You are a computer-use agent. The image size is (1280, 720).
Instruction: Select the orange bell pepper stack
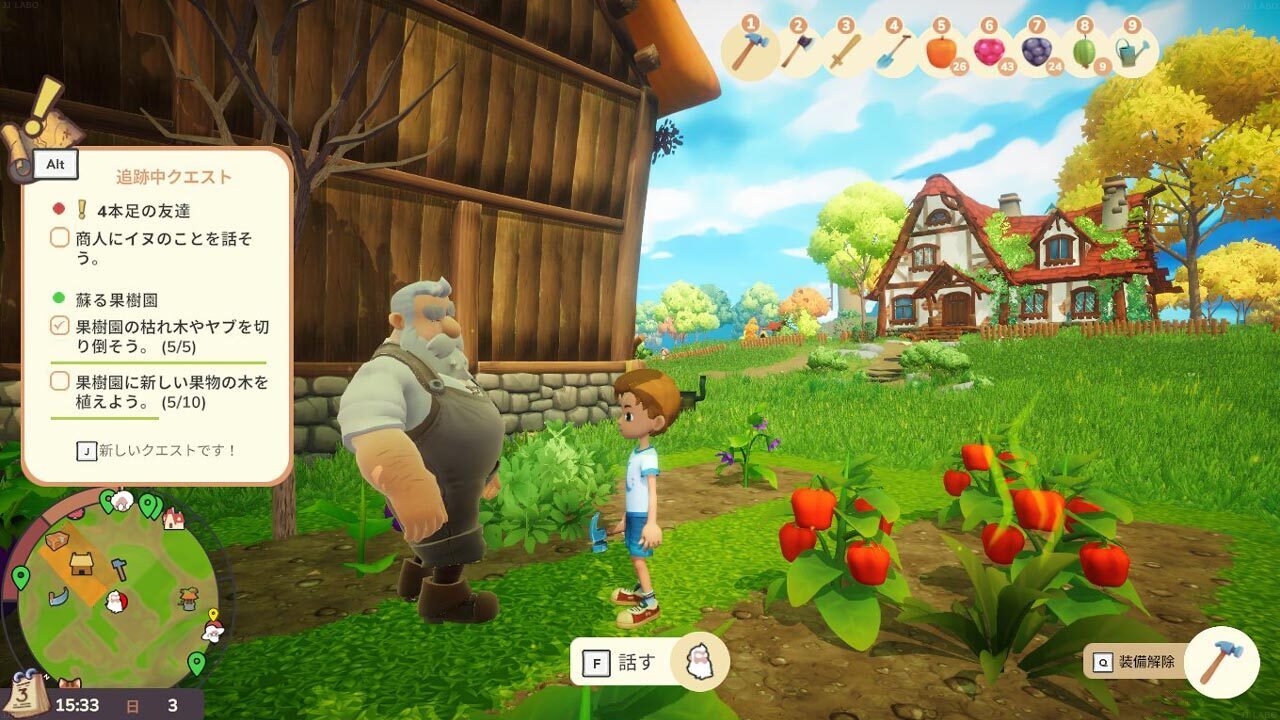coord(941,51)
